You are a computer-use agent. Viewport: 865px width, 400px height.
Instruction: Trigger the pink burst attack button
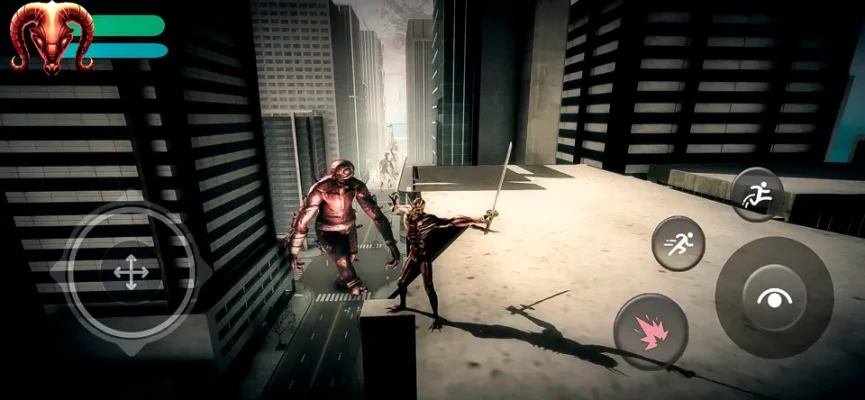pos(650,331)
